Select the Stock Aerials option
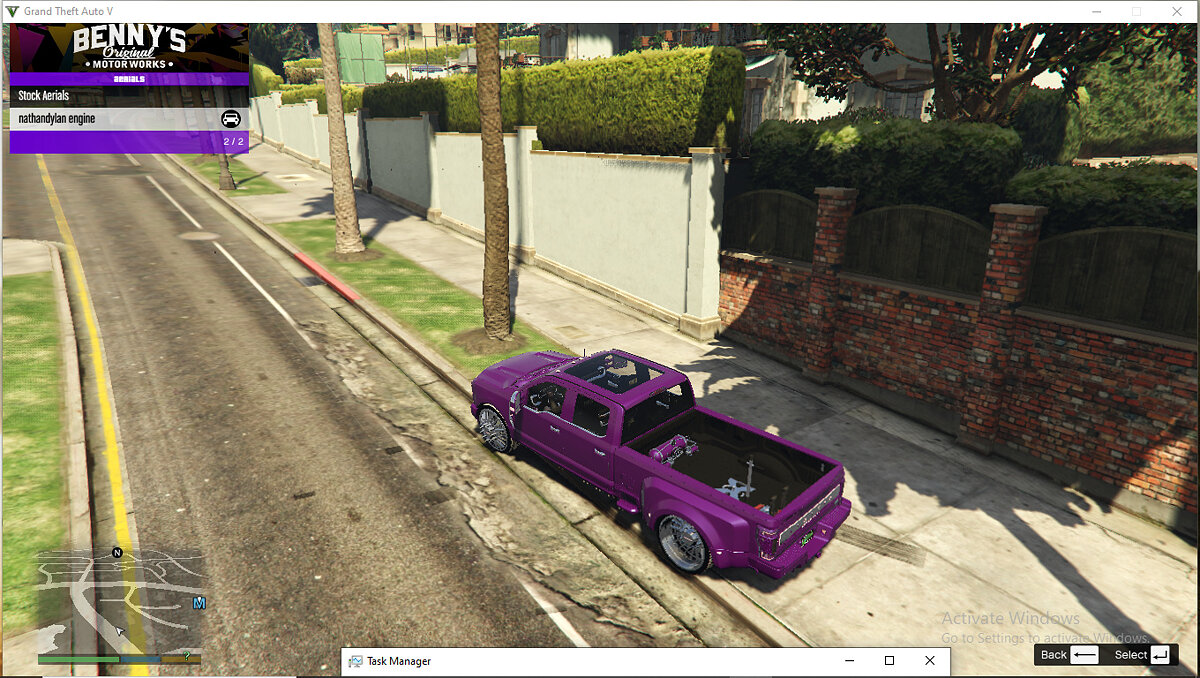The width and height of the screenshot is (1200, 678). coord(129,96)
